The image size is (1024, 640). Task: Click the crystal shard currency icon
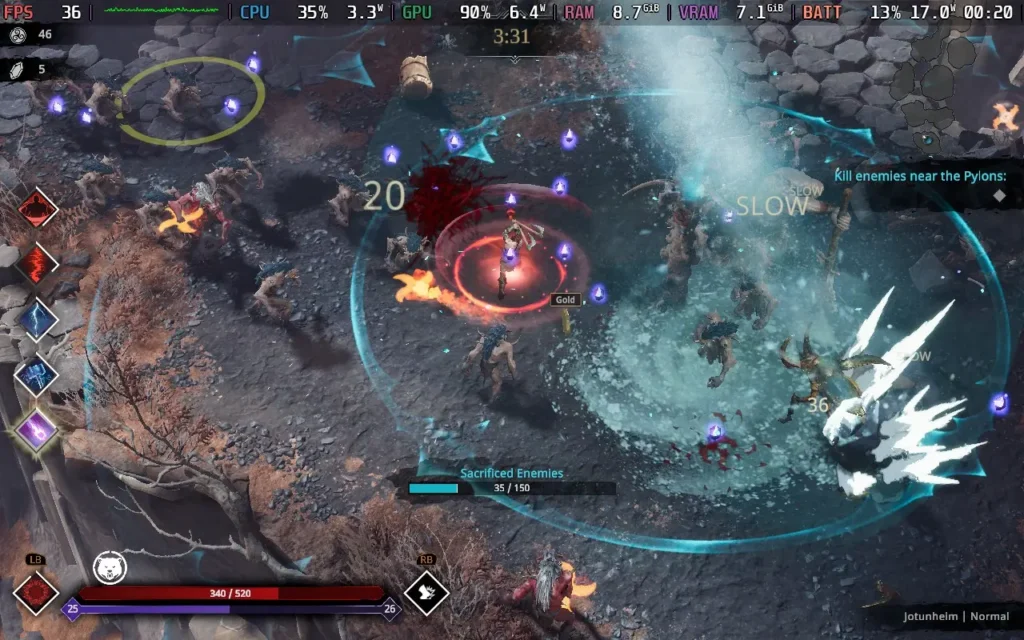17,70
